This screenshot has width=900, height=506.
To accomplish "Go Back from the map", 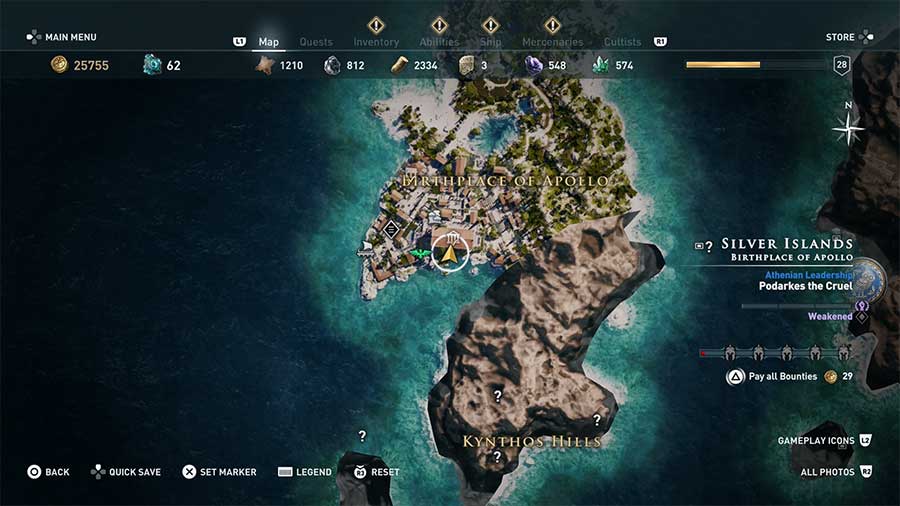I will (48, 472).
